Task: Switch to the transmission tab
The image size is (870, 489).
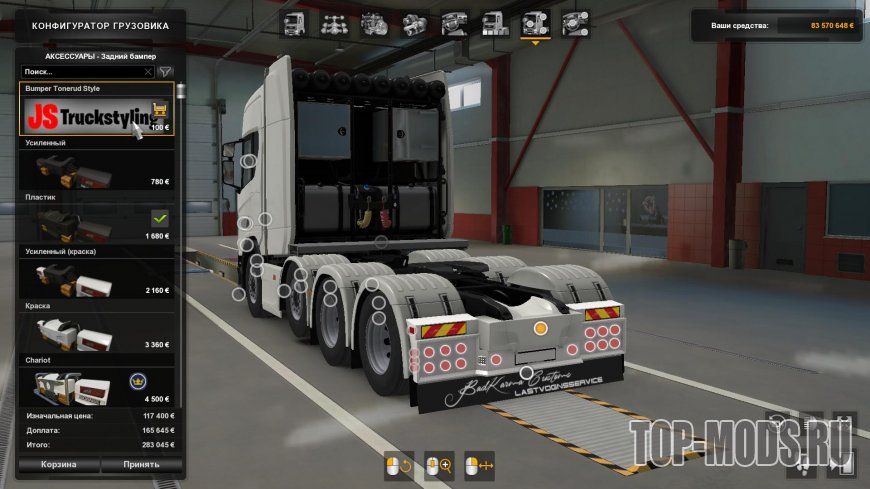Action: tap(415, 23)
